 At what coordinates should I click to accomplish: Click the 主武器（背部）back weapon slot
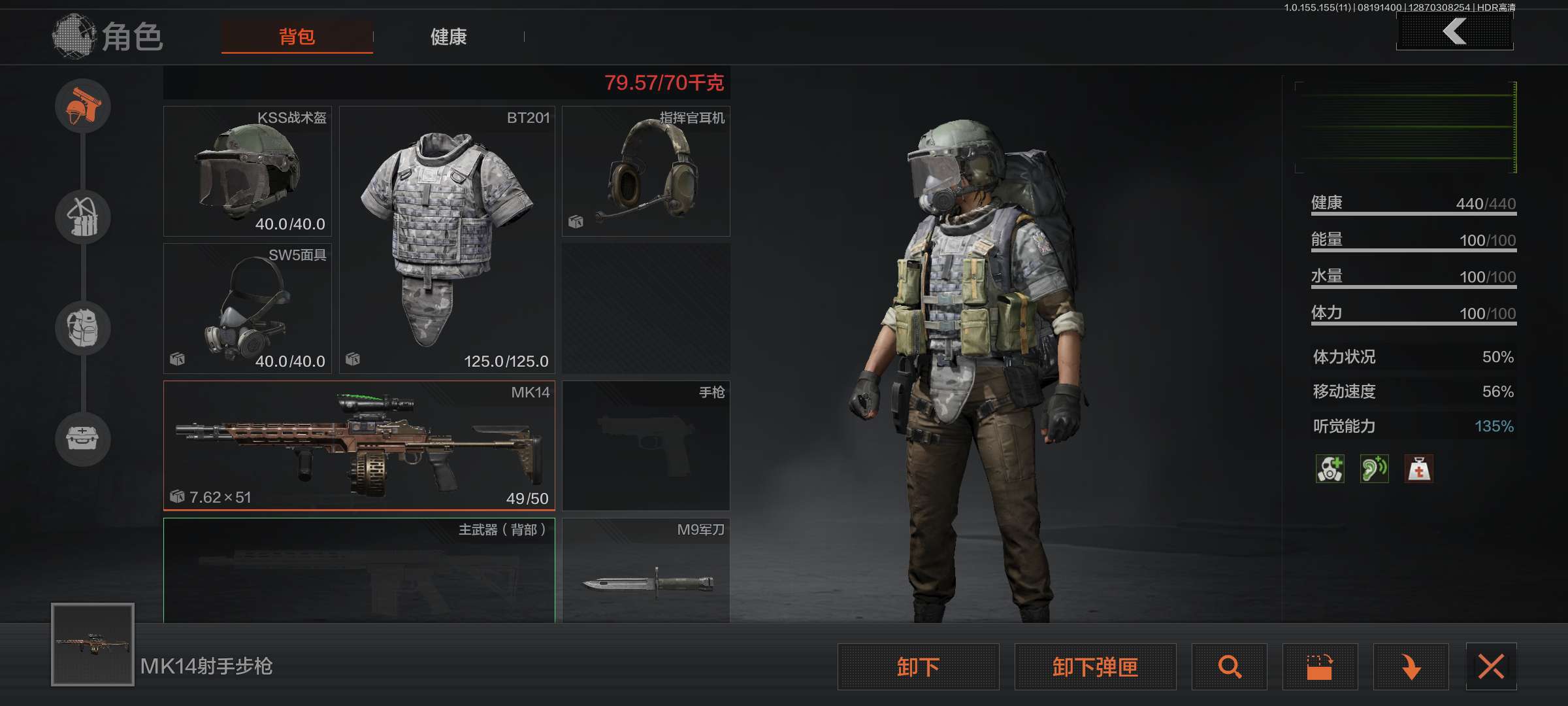[359, 570]
